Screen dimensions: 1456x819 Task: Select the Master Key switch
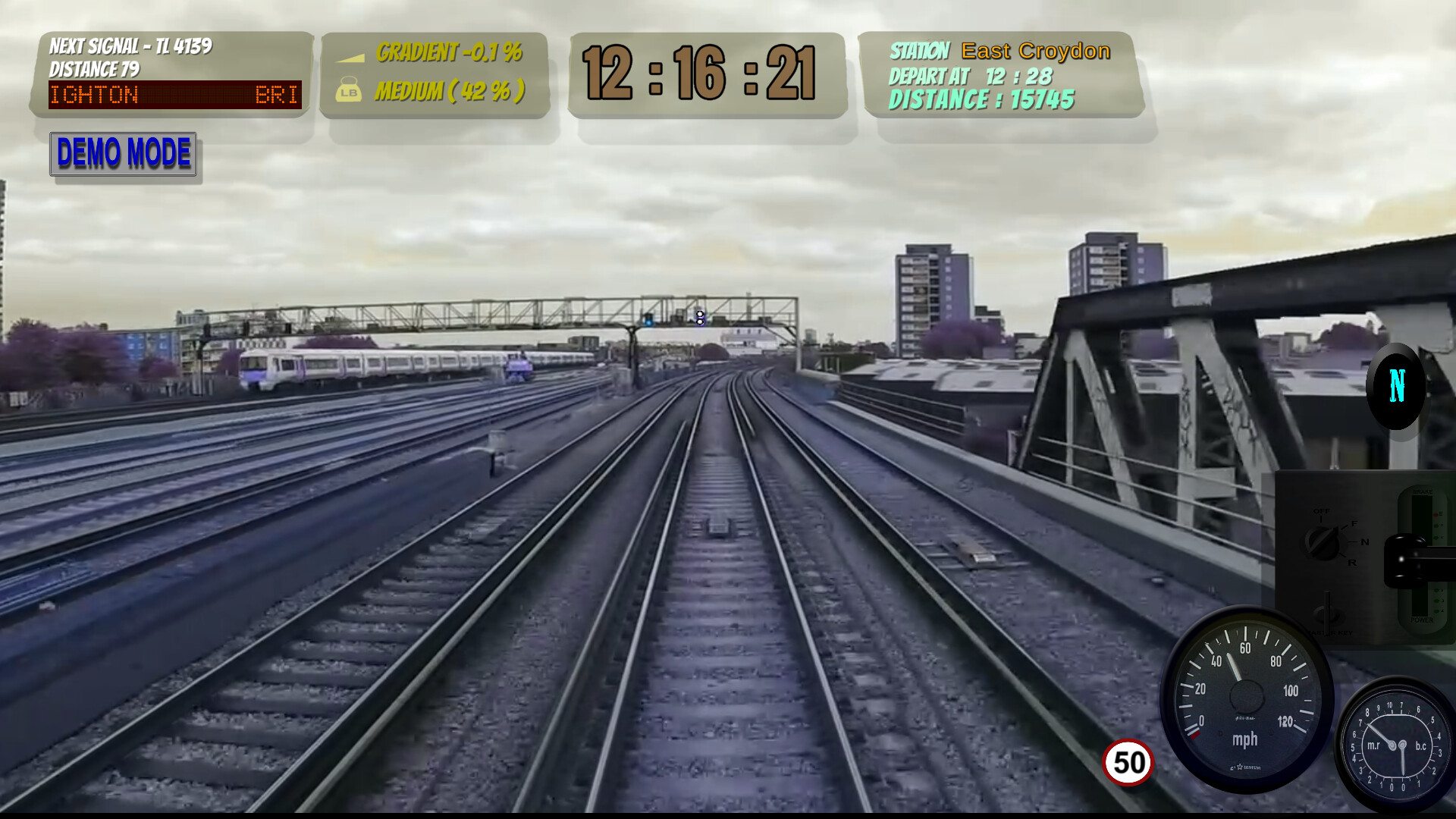tap(1327, 613)
